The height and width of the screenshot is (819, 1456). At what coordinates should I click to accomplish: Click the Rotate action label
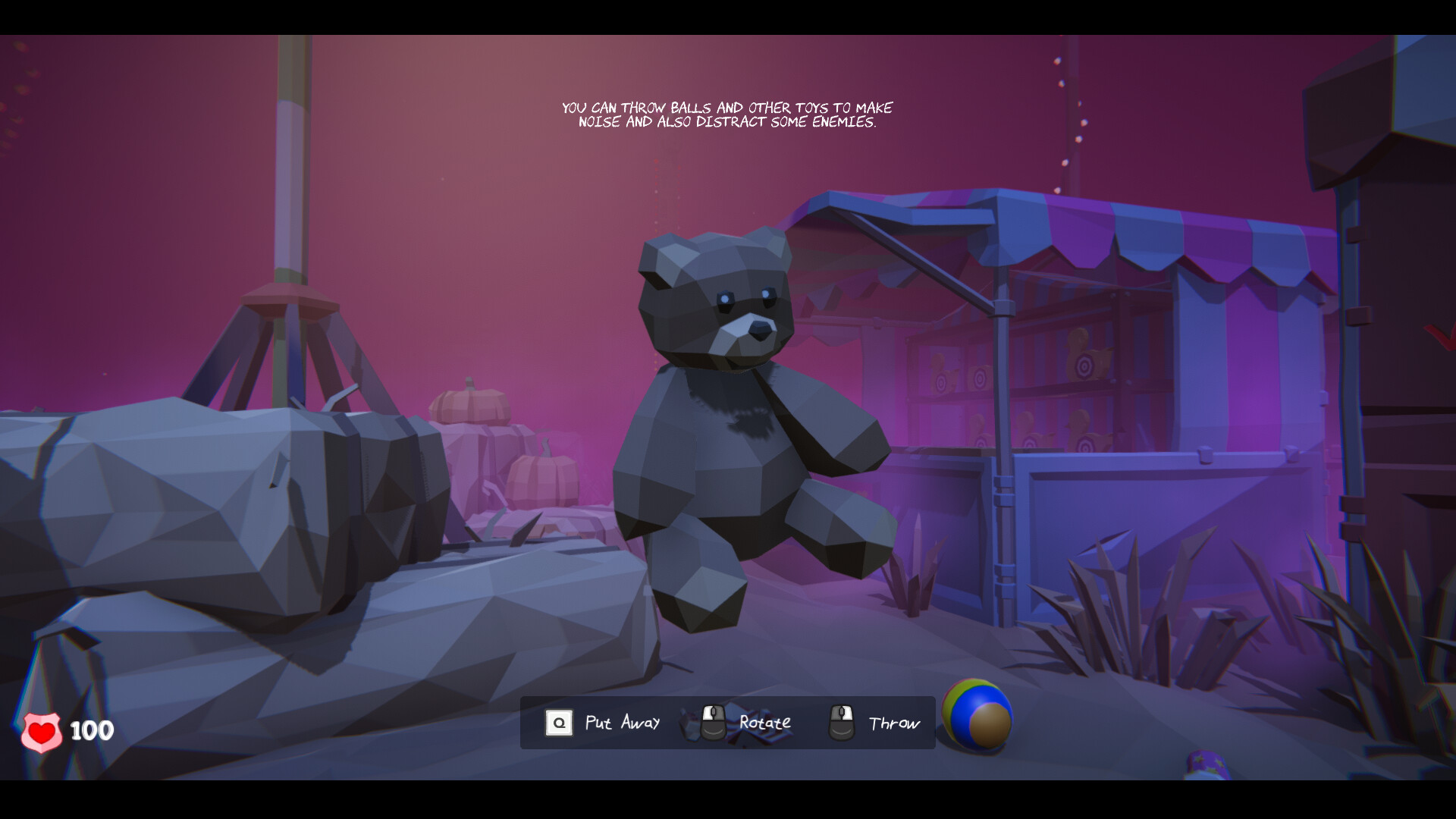point(764,722)
